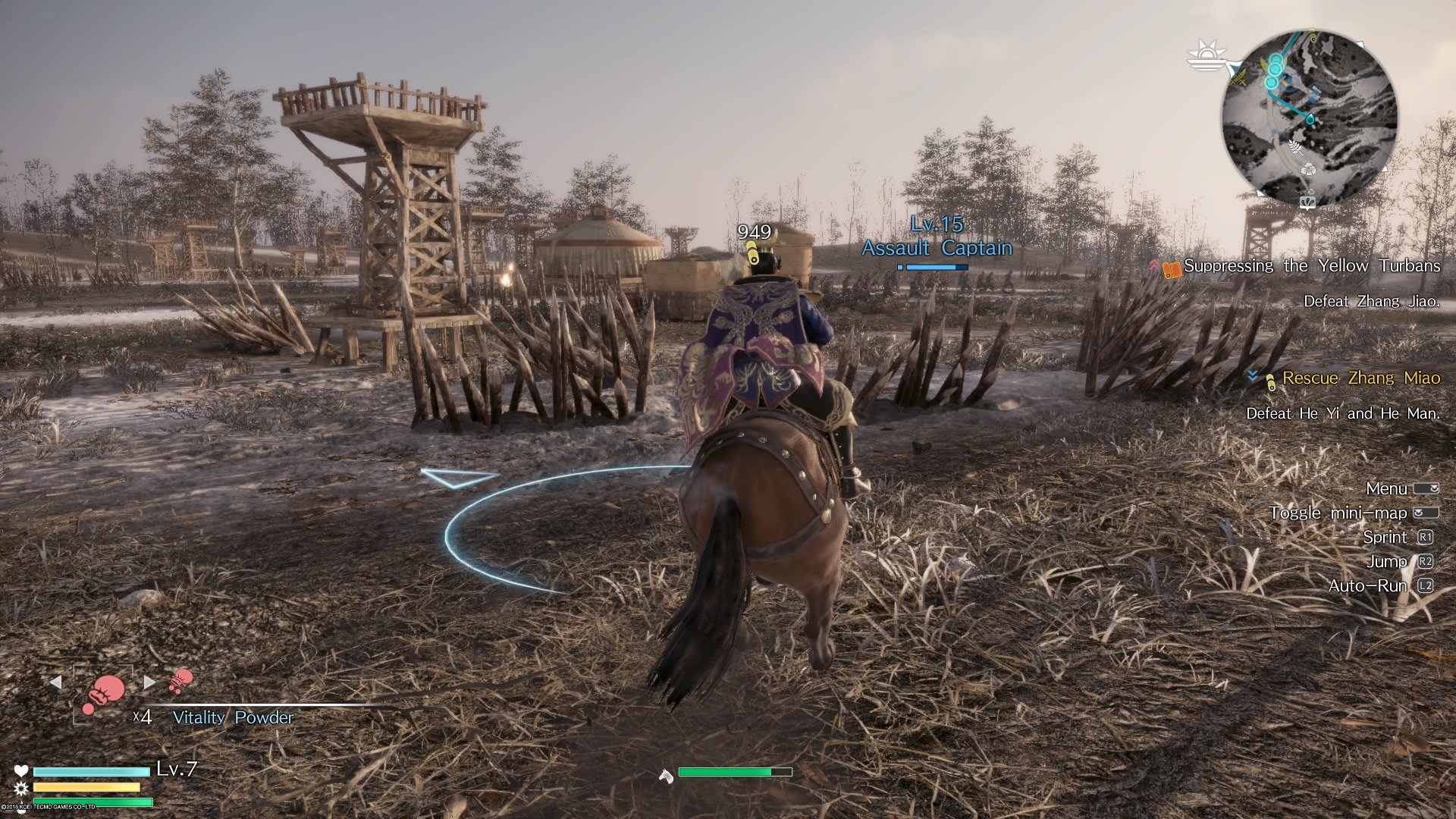This screenshot has width=1456, height=819.
Task: Click the stone material icon on the minimap
Action: click(1310, 170)
